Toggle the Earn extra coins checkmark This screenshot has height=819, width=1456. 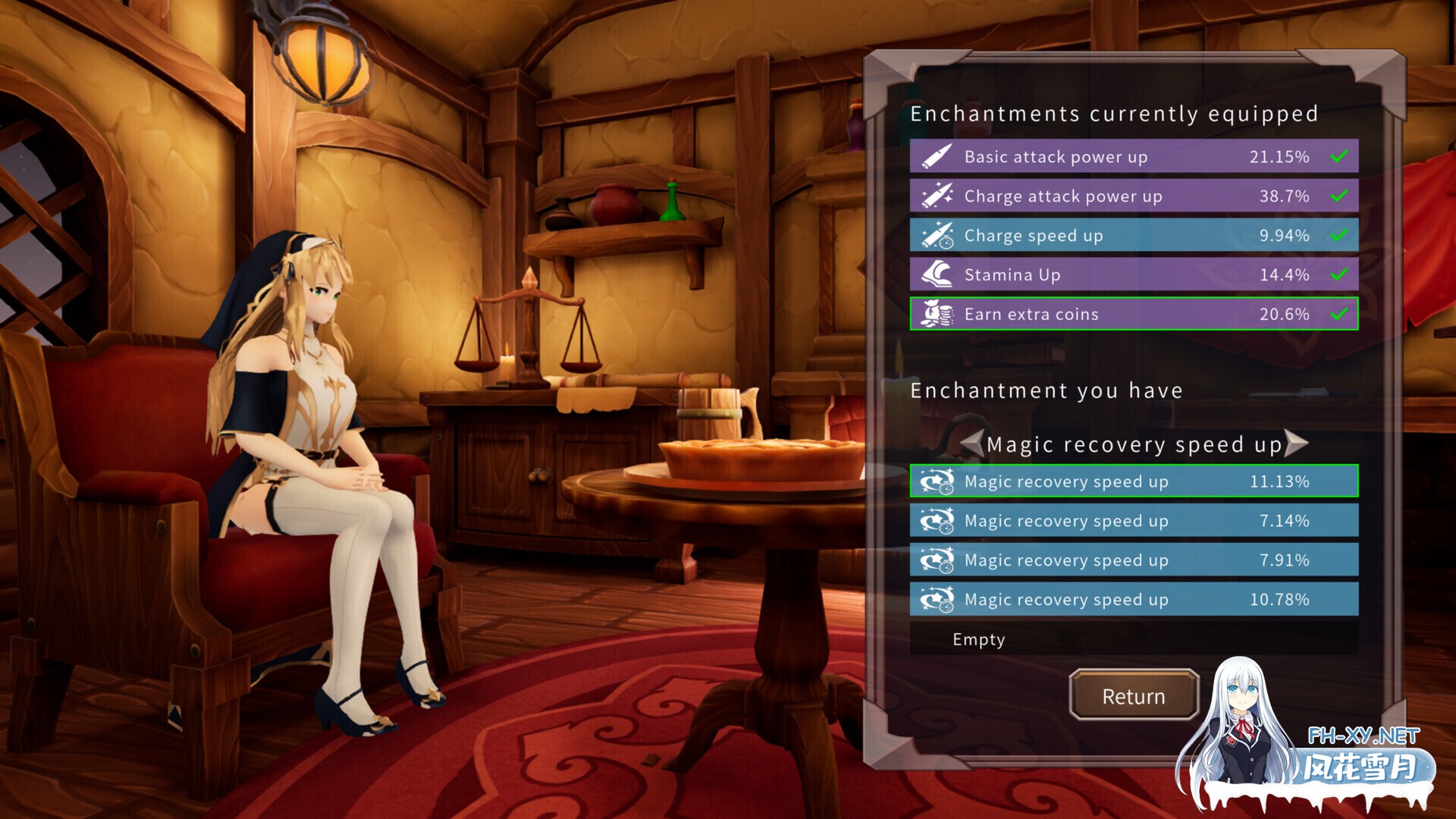click(x=1338, y=314)
